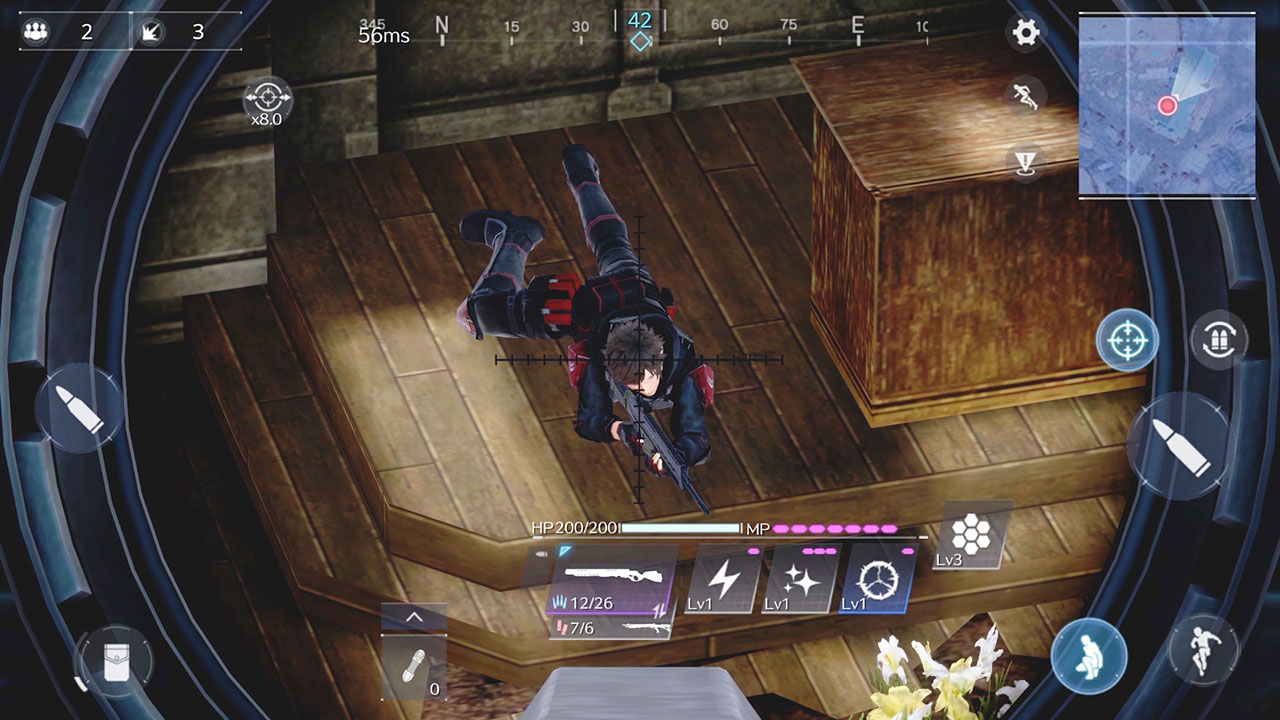
Task: Fire using the right bullet button
Action: [x=1178, y=444]
